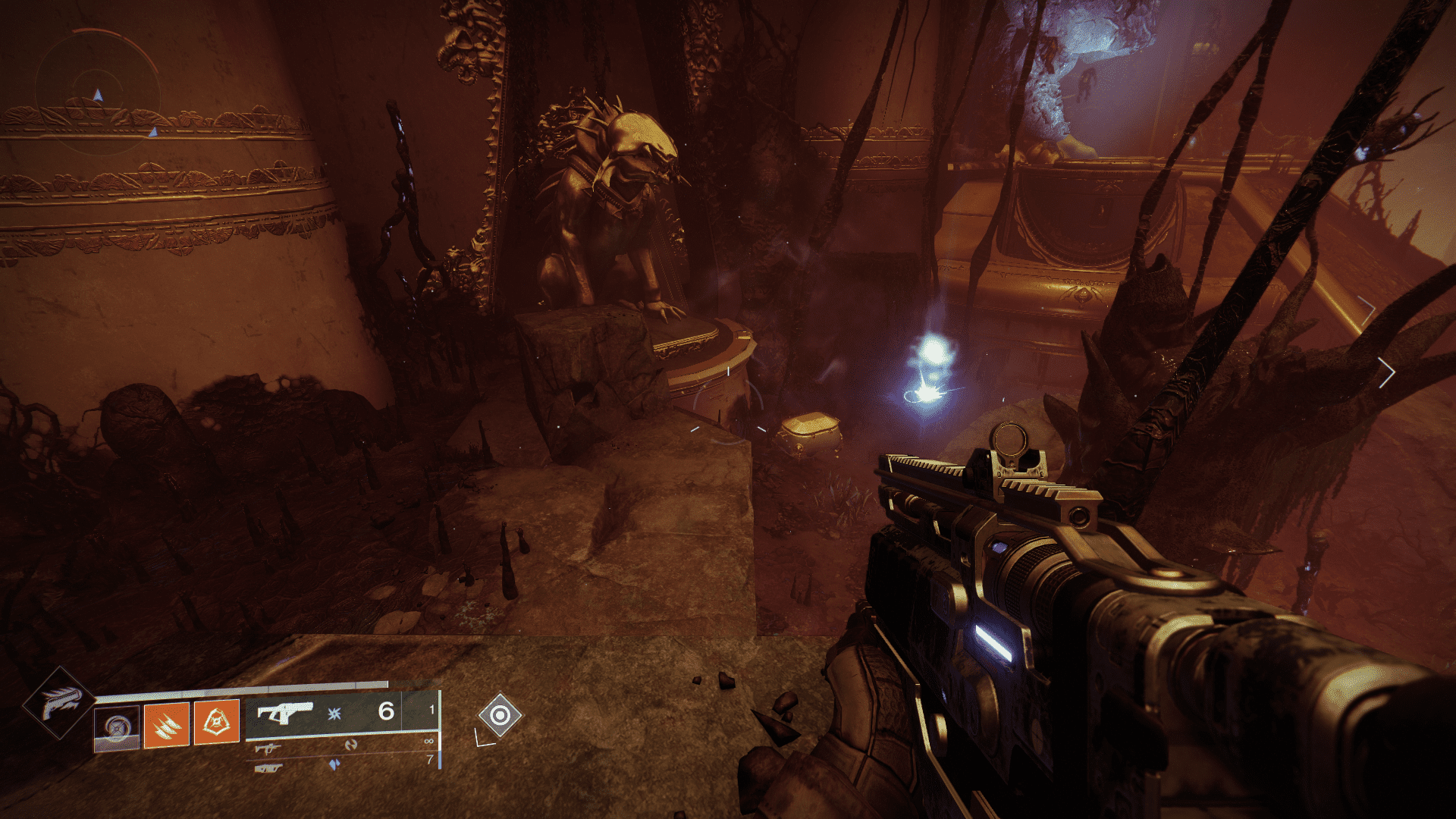Screen dimensions: 1456x819
Task: Click the enemy blip triangle on the radar ring
Action: click(x=154, y=132)
